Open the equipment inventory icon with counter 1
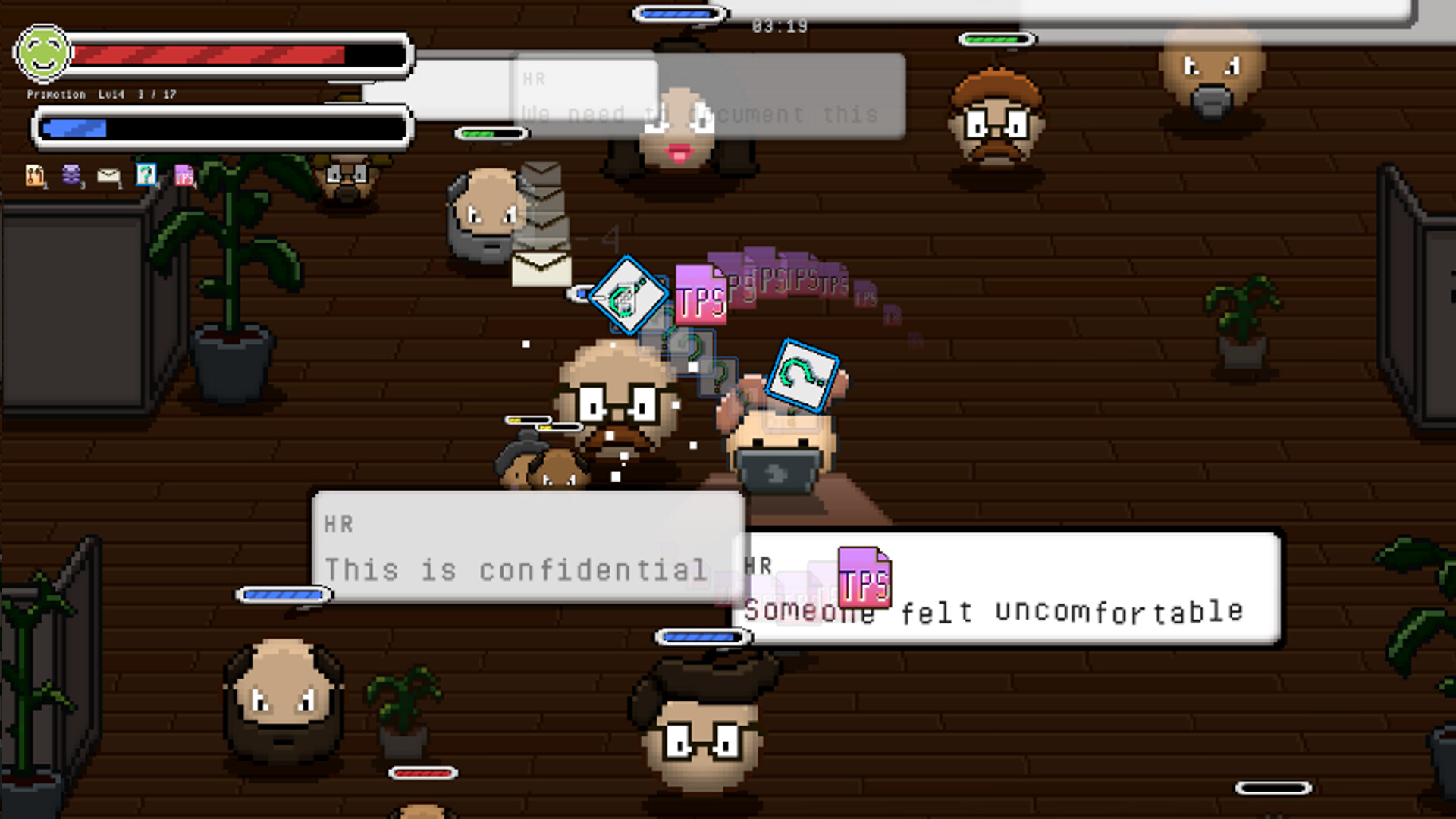1456x819 pixels. click(34, 174)
